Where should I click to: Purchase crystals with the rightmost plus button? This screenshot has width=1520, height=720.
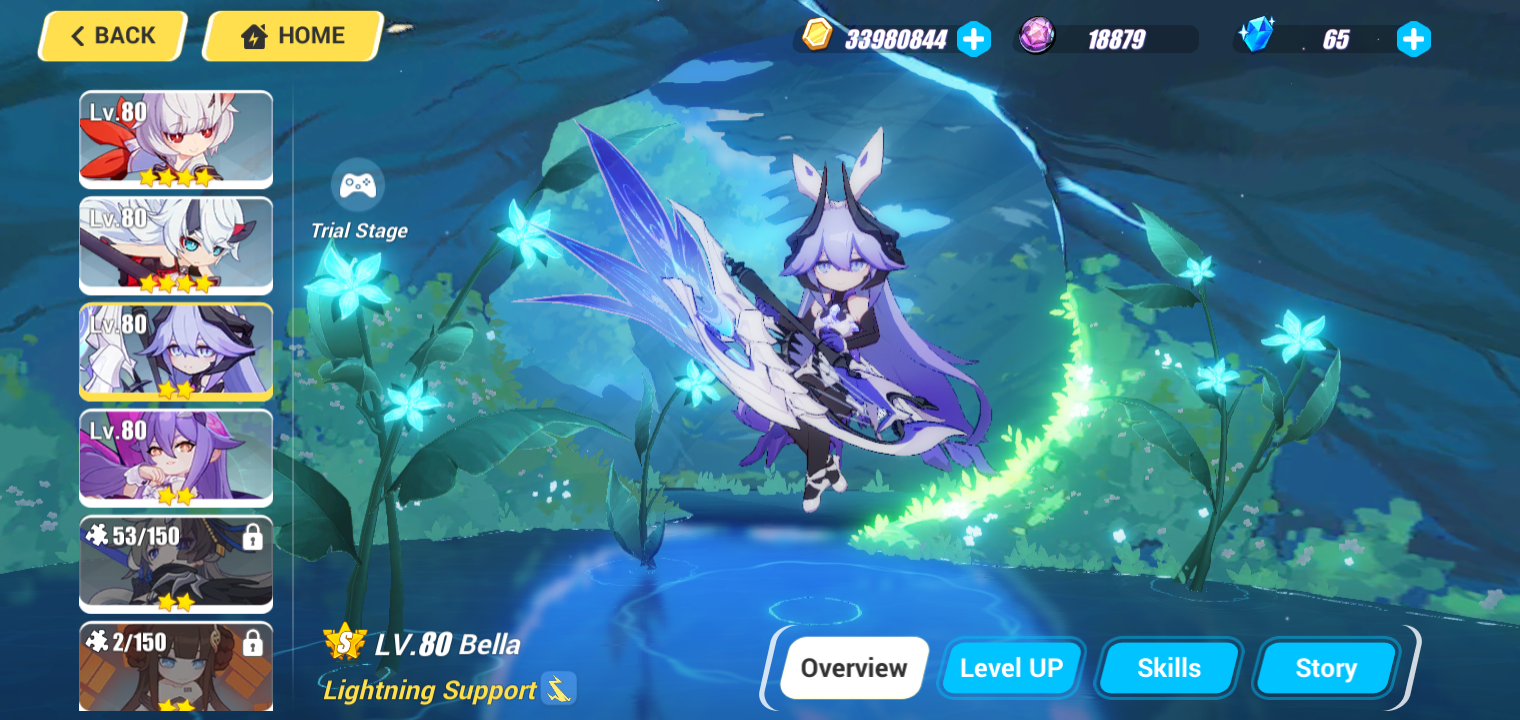click(1412, 39)
